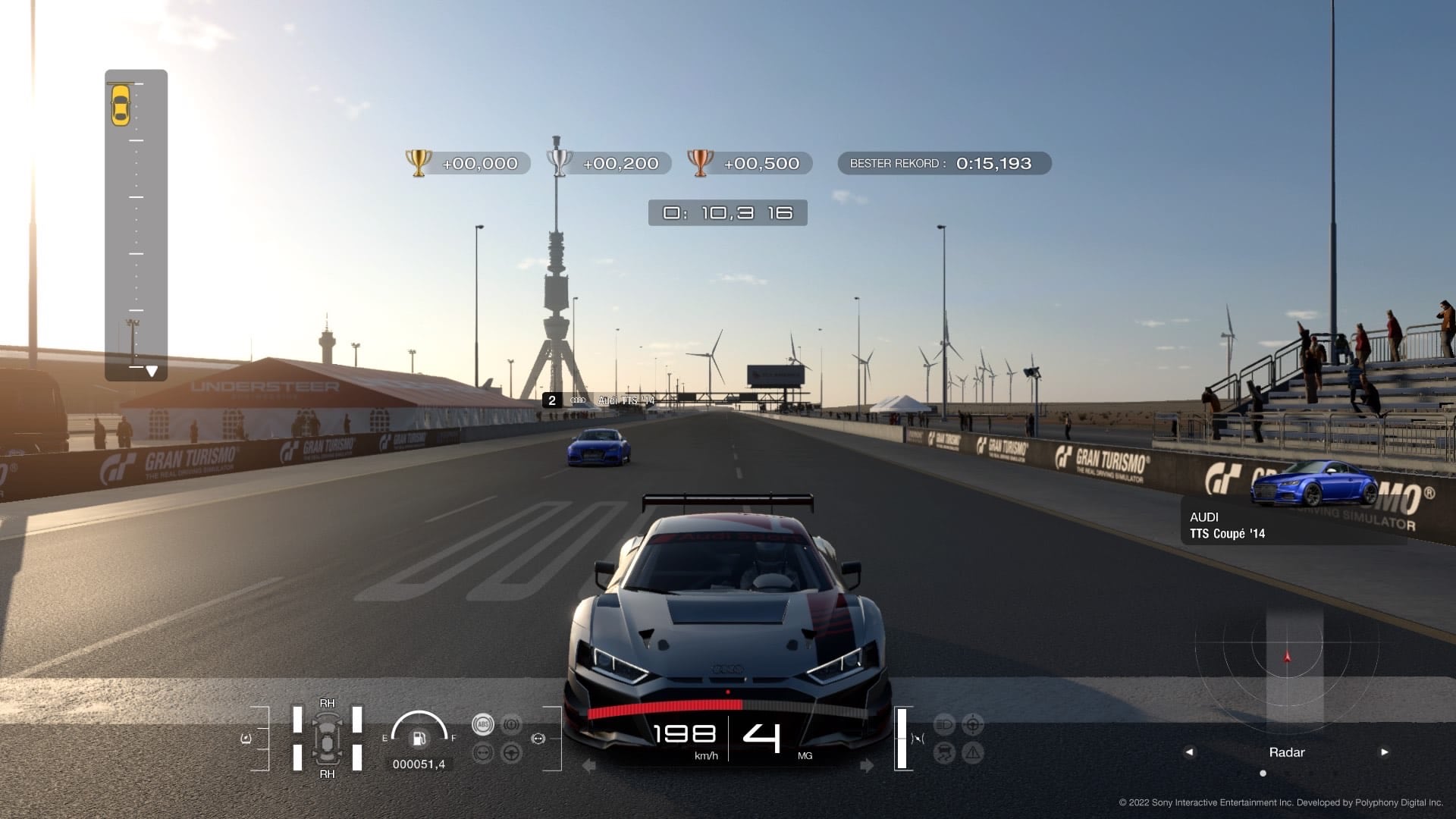Click the right gray arrow beside the gear indicator
This screenshot has width=1456, height=819.
pos(868,766)
